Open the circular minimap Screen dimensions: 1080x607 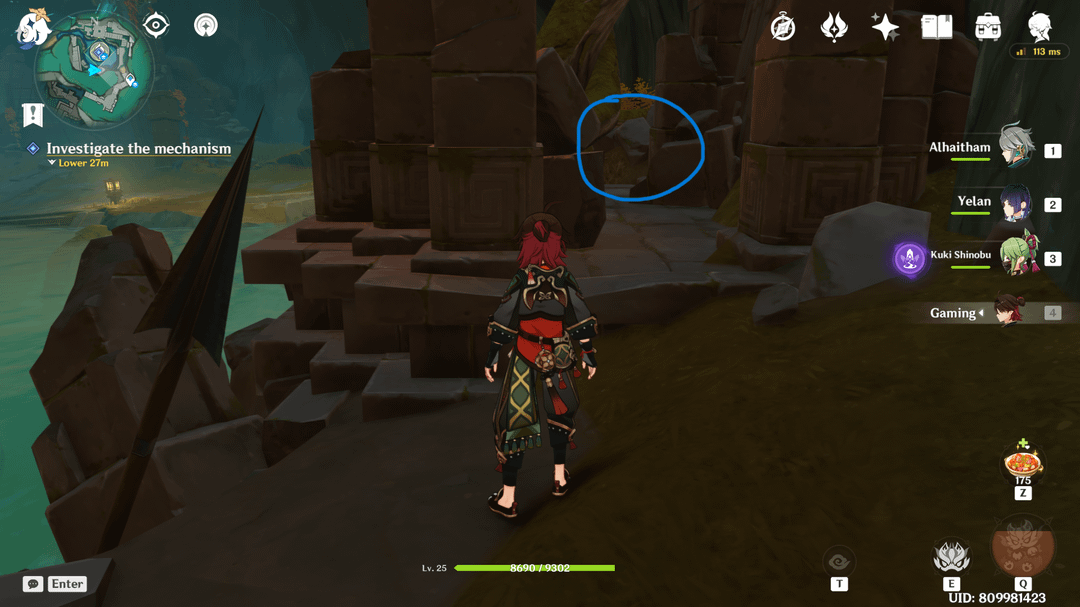click(x=95, y=65)
